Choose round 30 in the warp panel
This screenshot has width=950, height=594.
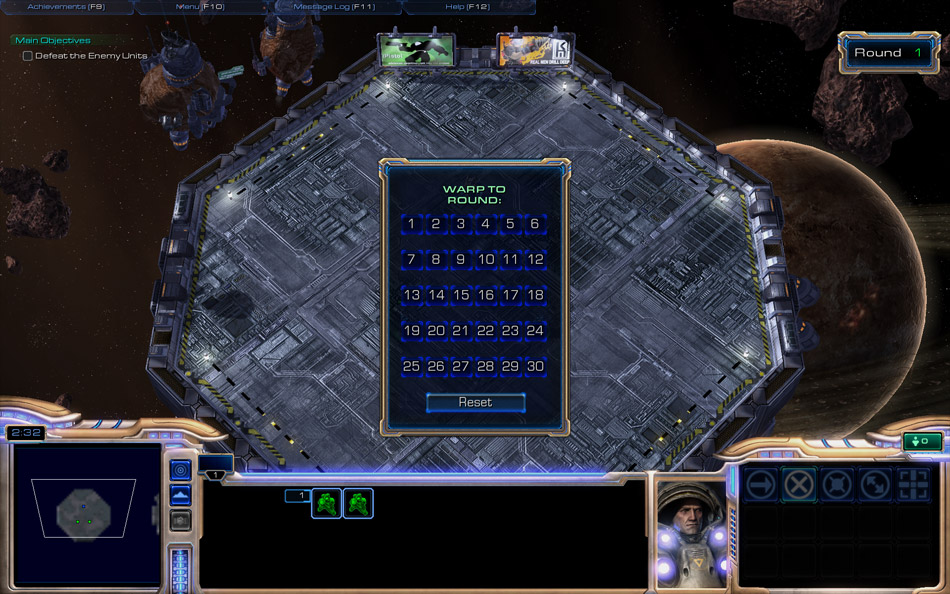click(x=536, y=367)
